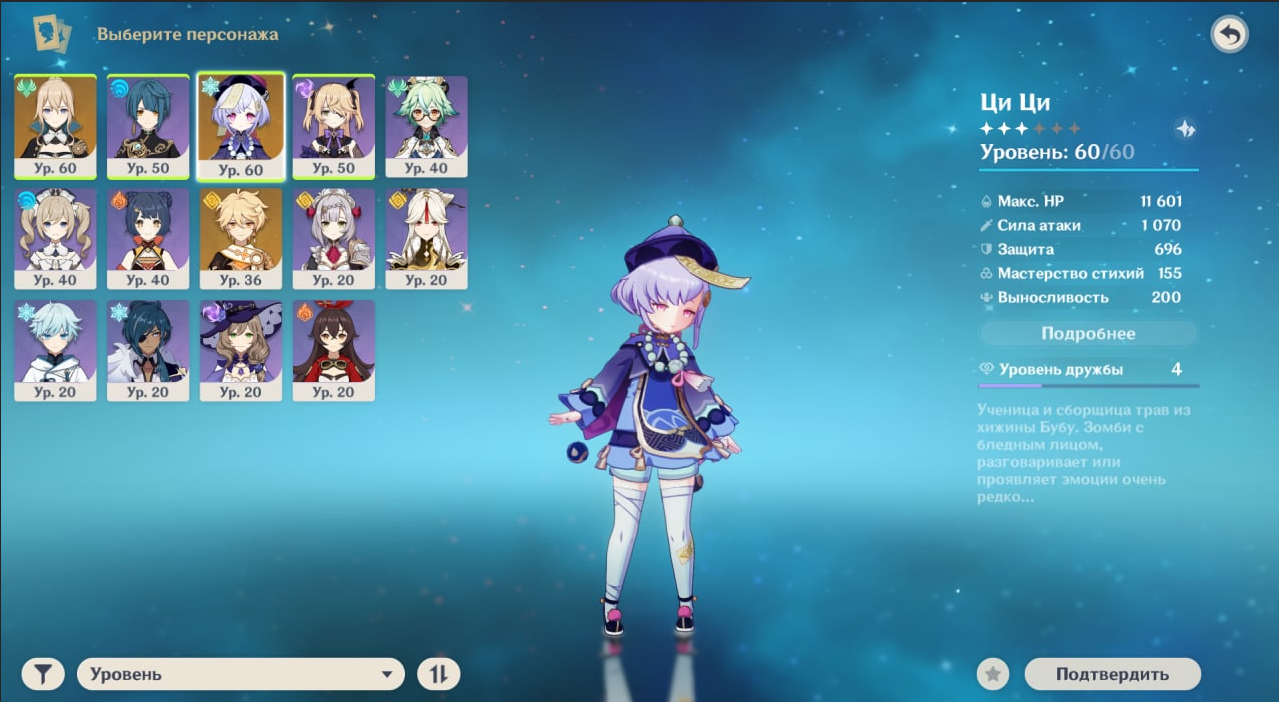Choose Ningguang's character card

click(426, 237)
